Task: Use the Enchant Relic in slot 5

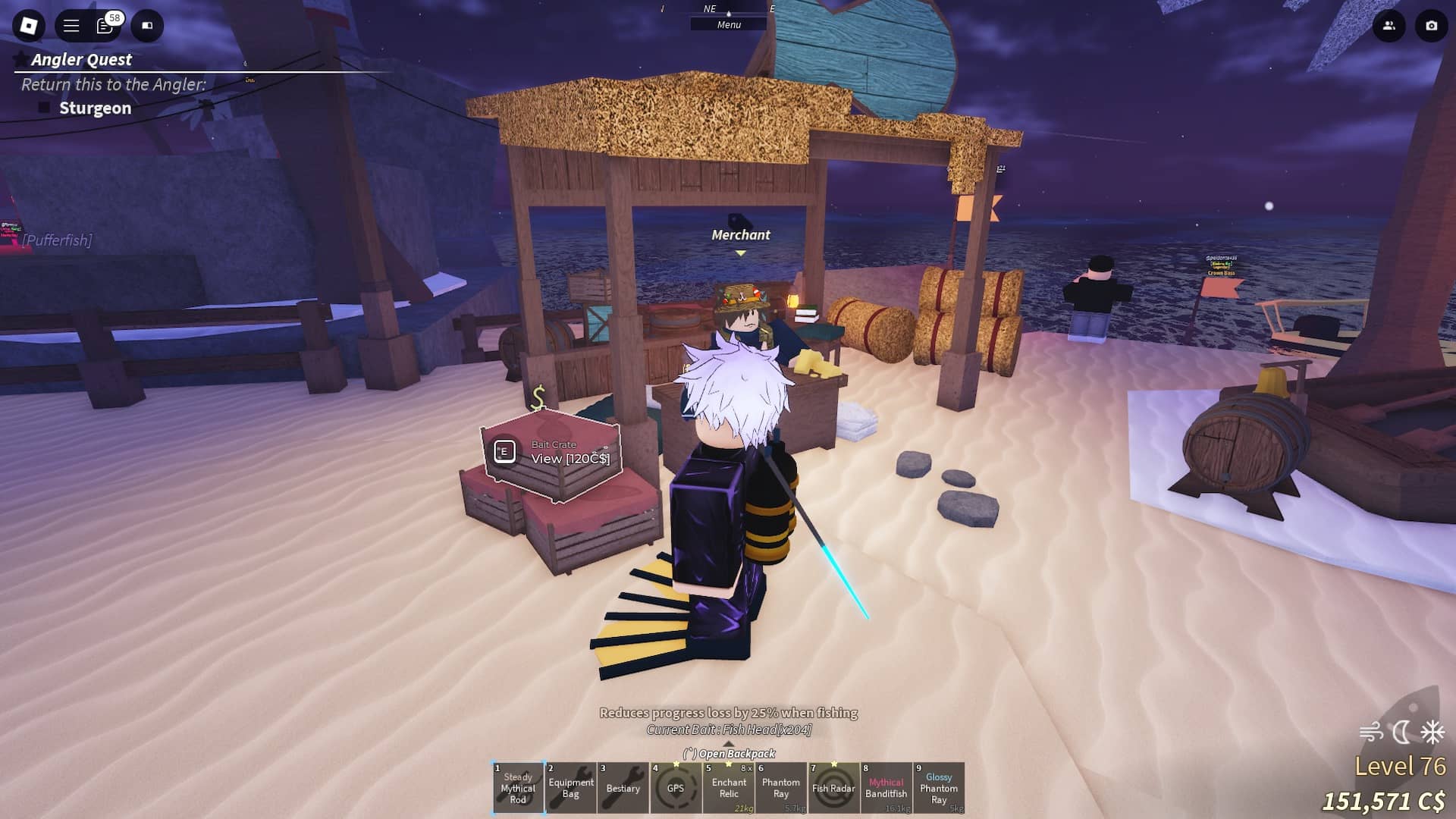Action: pos(729,789)
